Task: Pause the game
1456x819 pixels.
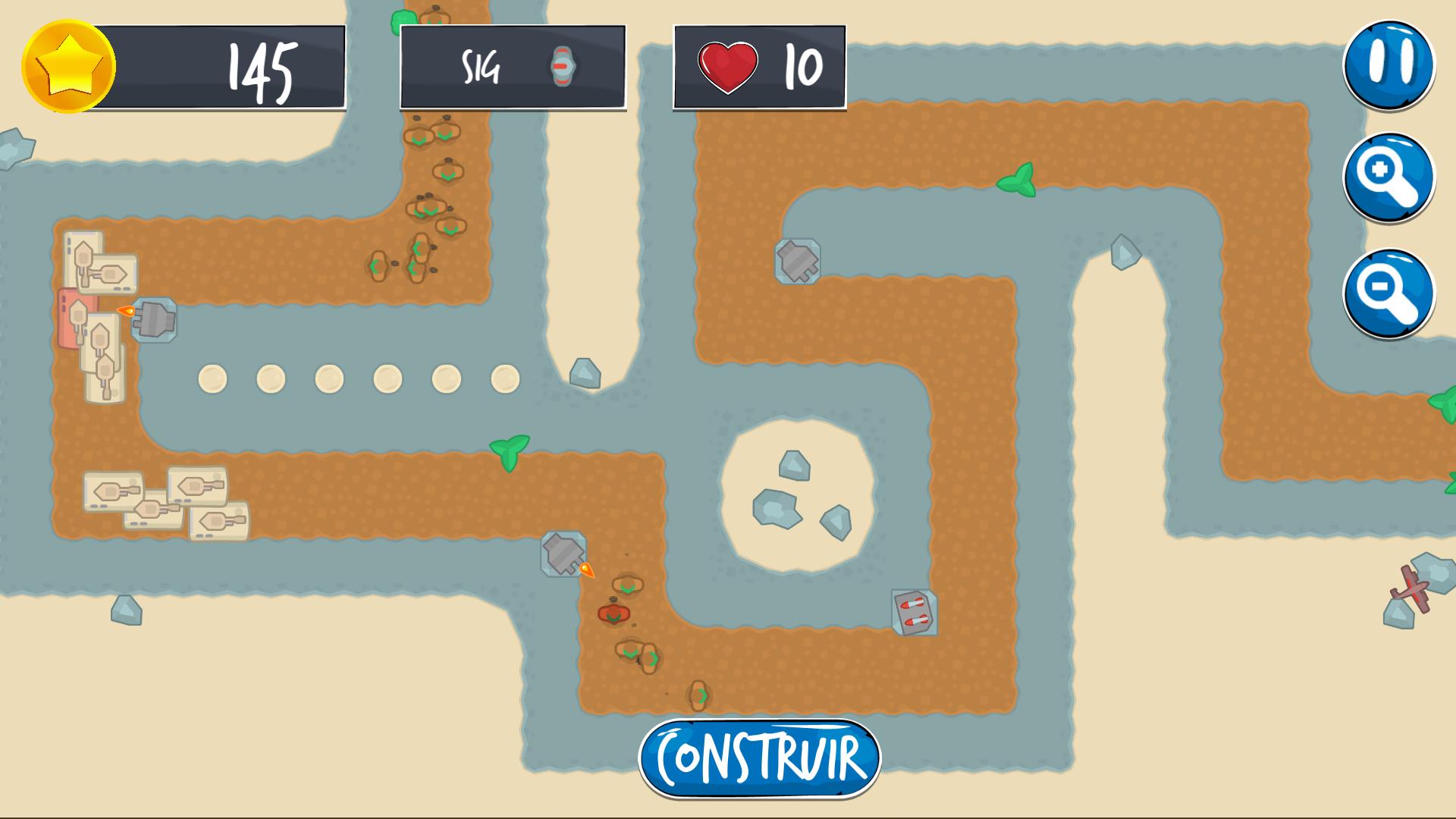Action: coord(1389,64)
